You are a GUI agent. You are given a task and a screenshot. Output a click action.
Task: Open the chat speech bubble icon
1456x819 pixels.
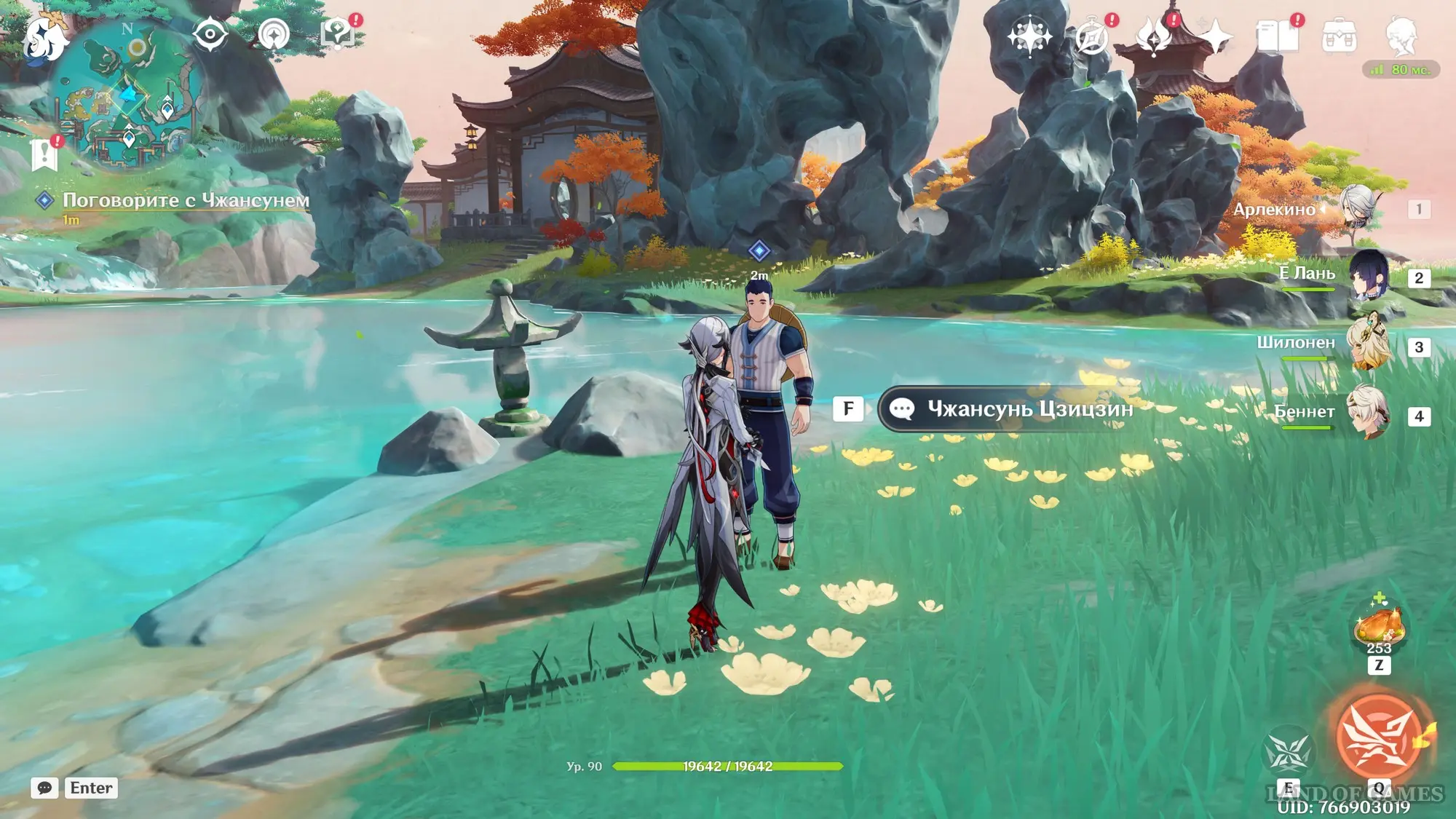(44, 788)
